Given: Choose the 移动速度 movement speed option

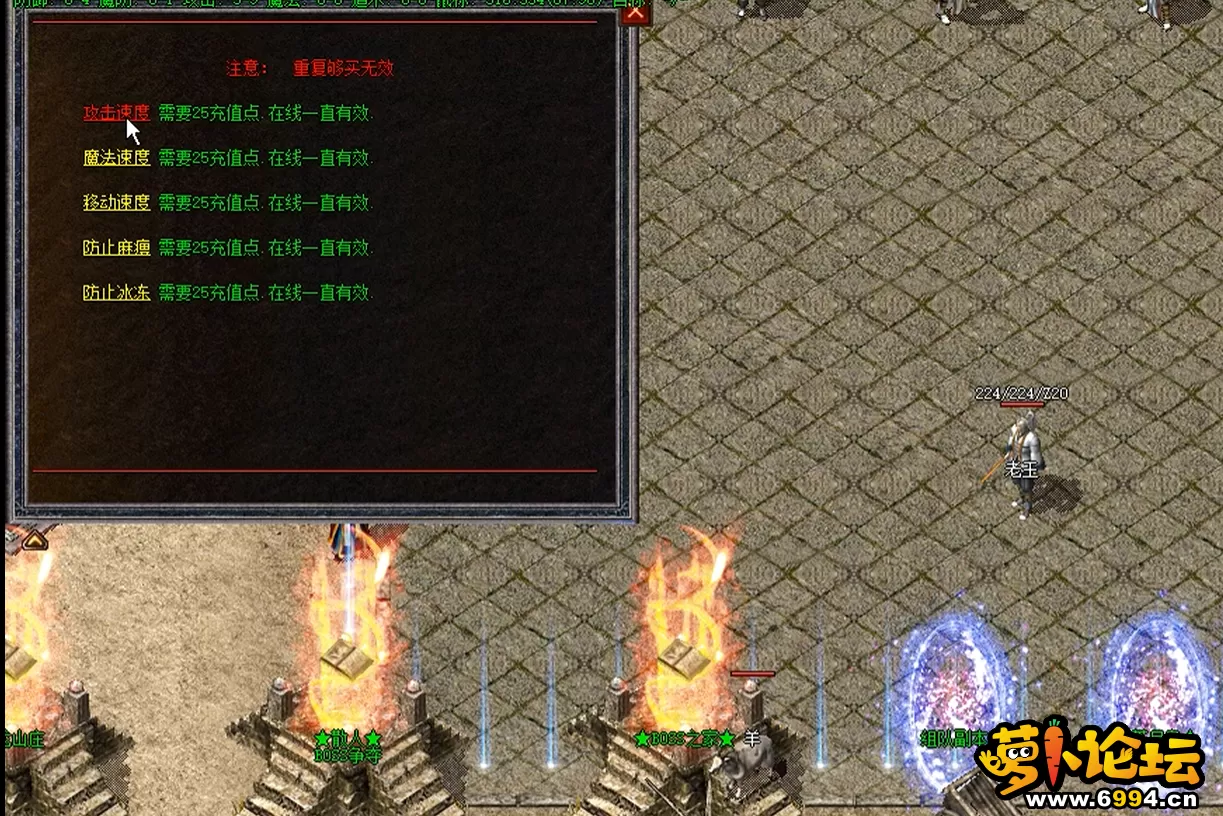Looking at the screenshot, I should (116, 203).
